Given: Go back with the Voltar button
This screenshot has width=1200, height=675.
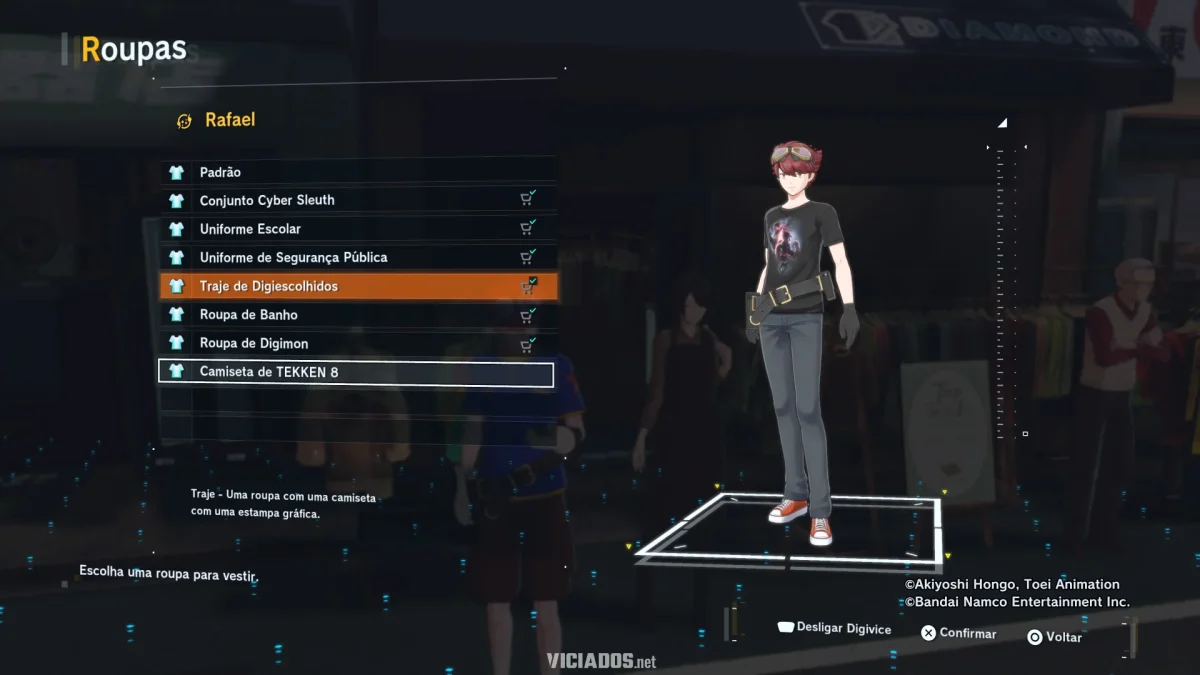Looking at the screenshot, I should click(x=1054, y=637).
